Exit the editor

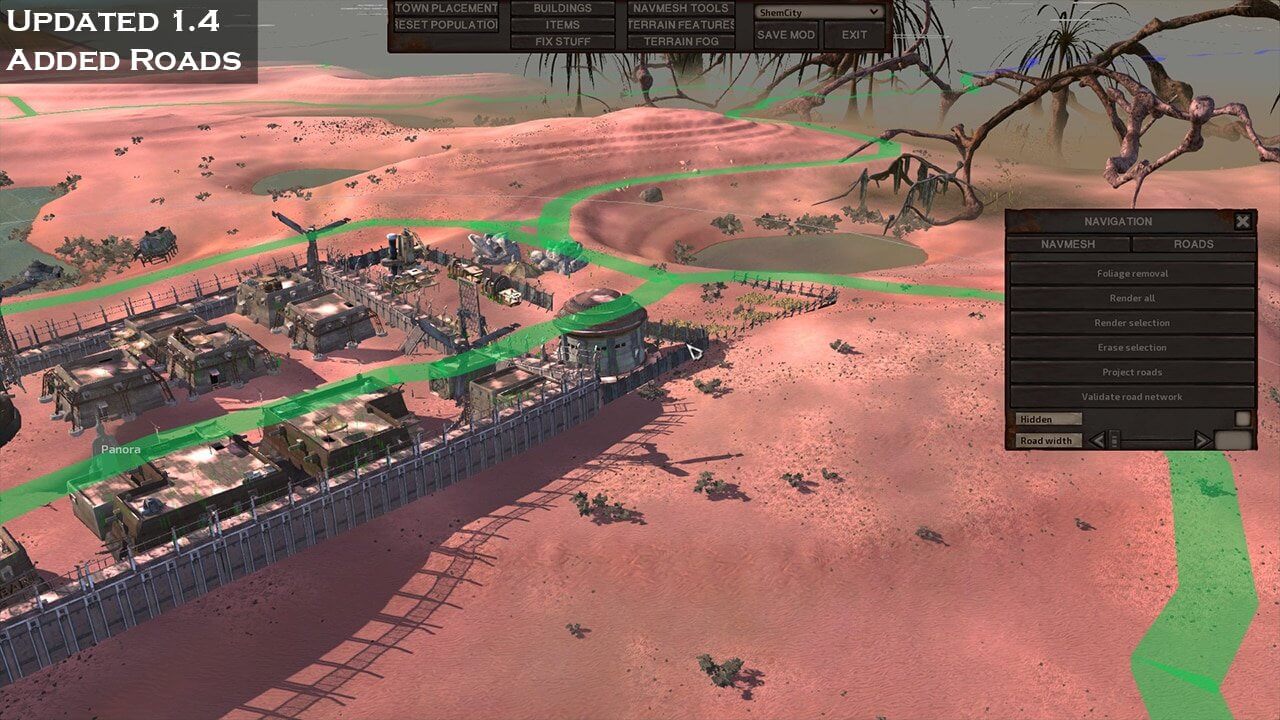[854, 35]
